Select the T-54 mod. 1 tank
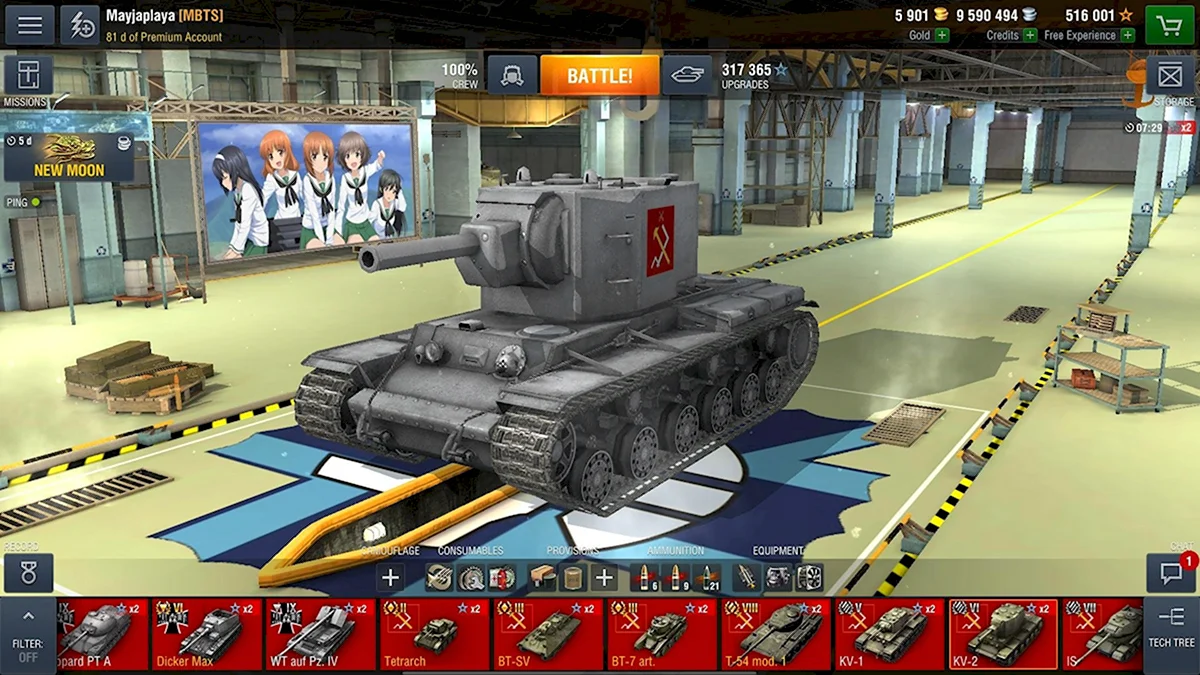This screenshot has width=1200, height=675. click(776, 634)
